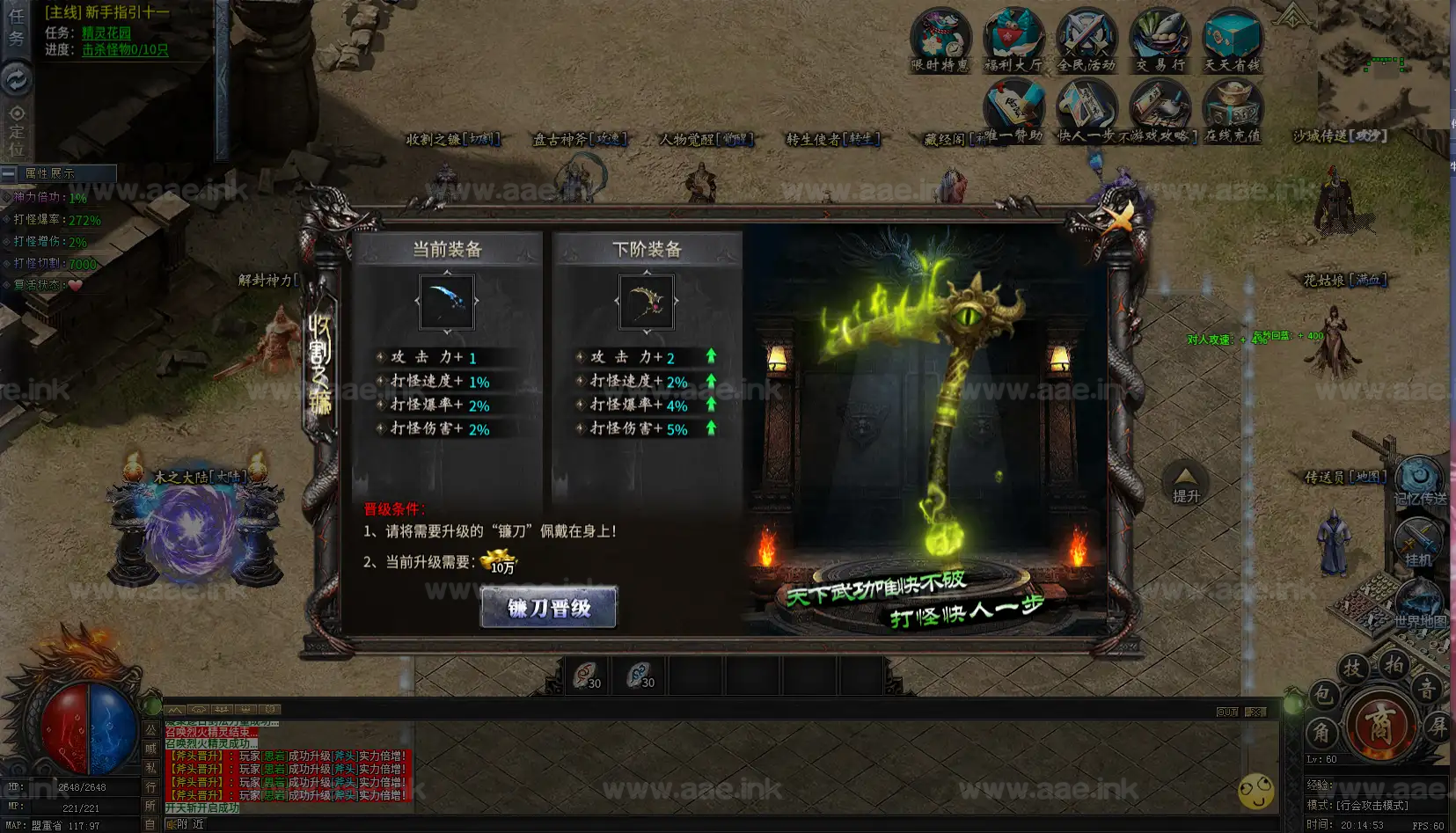The width and height of the screenshot is (1456, 833).
Task: Toggle the 挂机 auto-battle icon
Action: click(1417, 540)
